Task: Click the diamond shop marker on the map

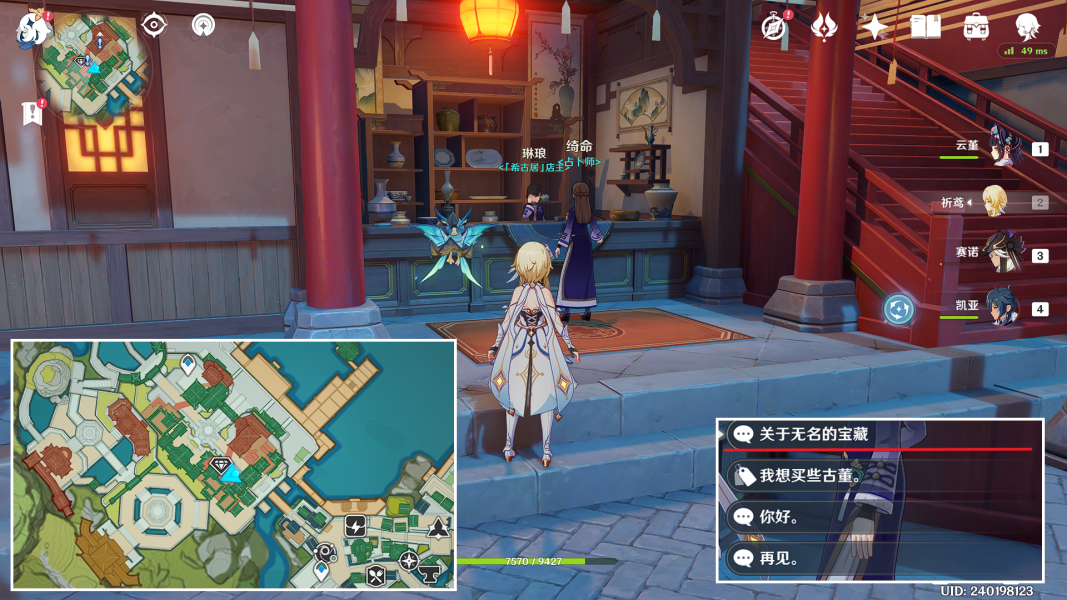Action: pyautogui.click(x=221, y=464)
